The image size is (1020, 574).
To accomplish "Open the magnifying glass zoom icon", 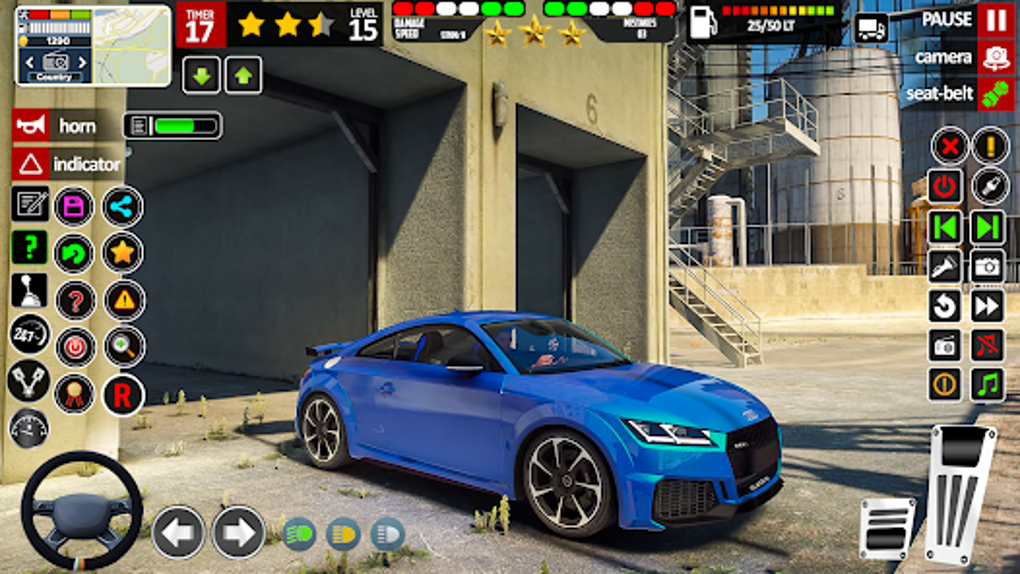I will (x=124, y=346).
